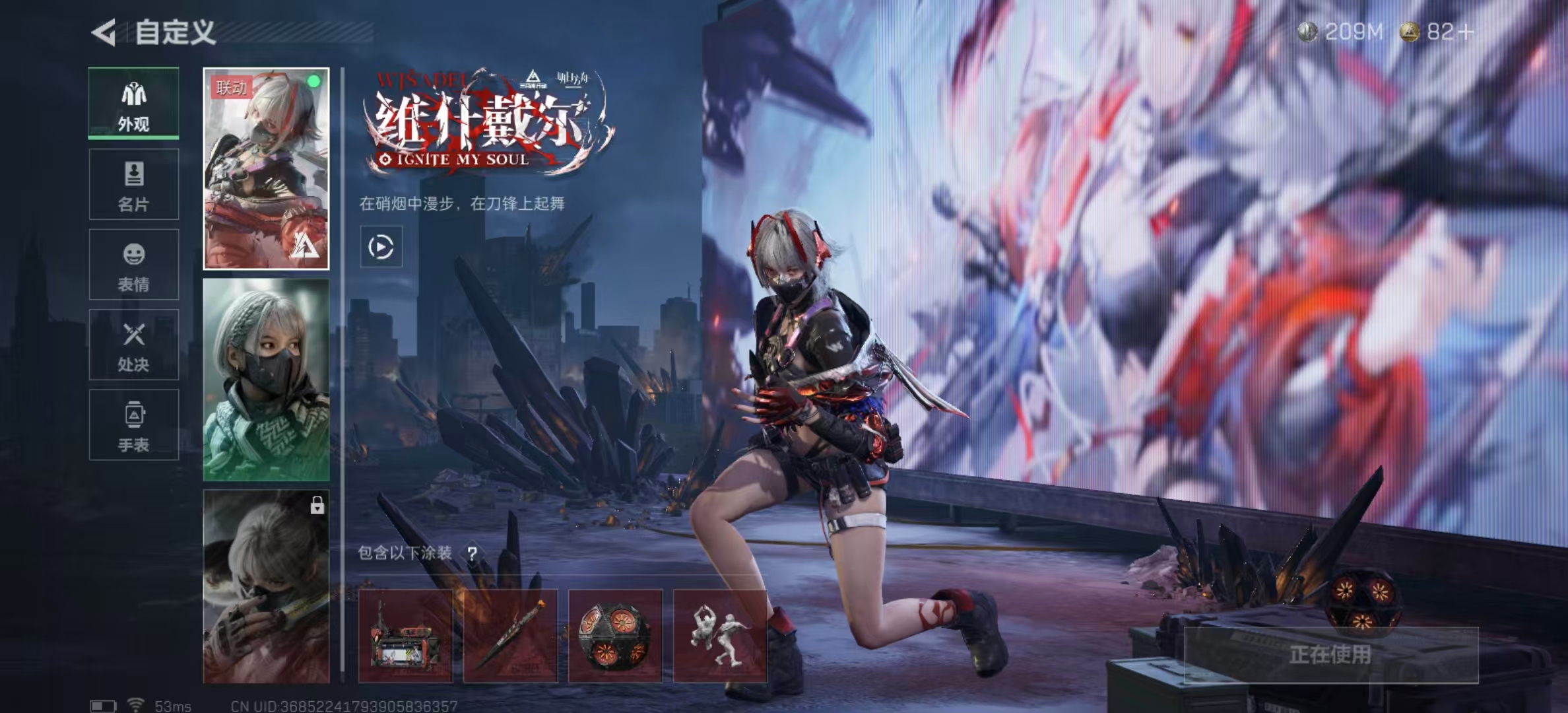This screenshot has width=1568, height=713.
Task: Select the included backpack case item
Action: coord(405,636)
